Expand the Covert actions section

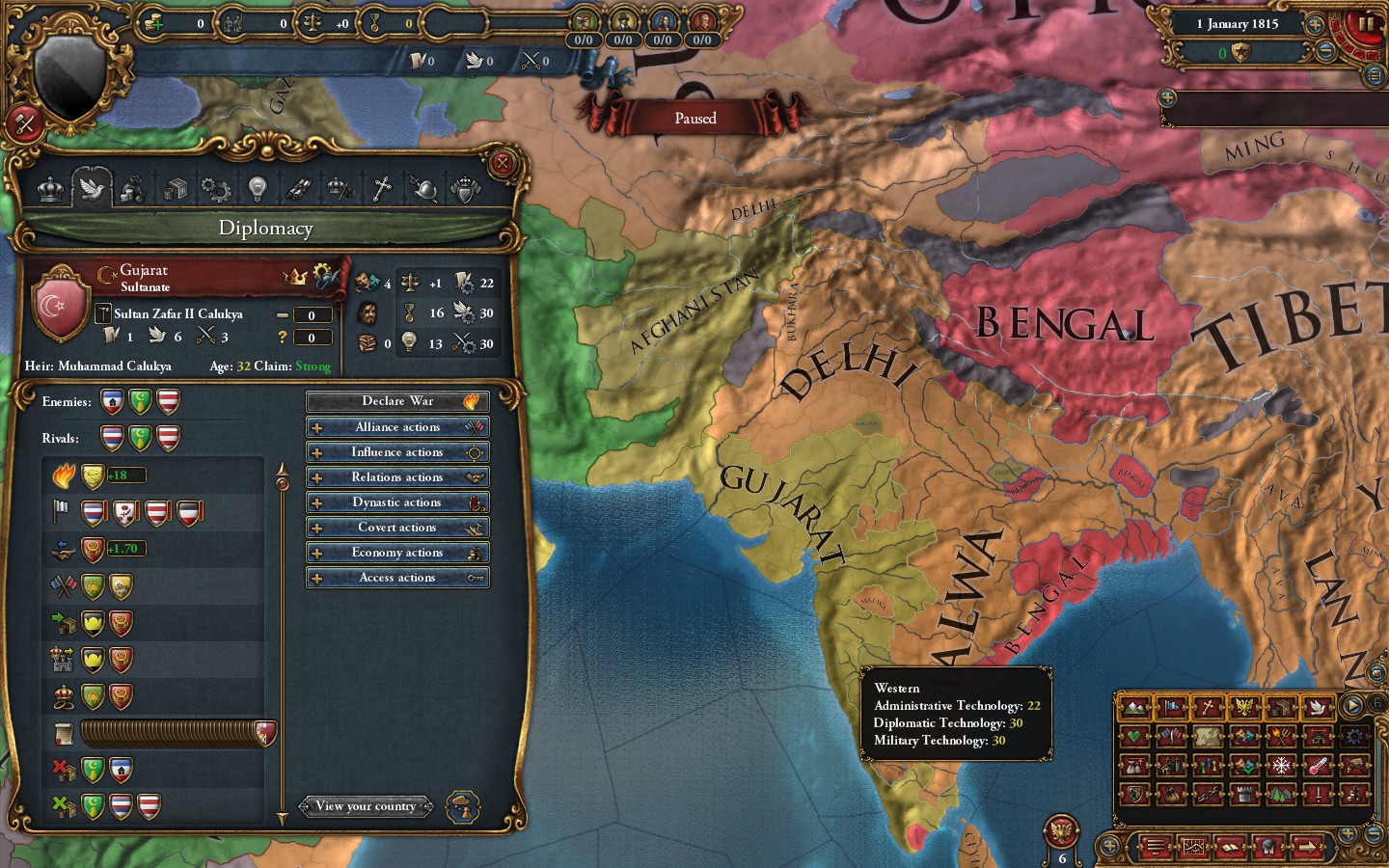[397, 528]
